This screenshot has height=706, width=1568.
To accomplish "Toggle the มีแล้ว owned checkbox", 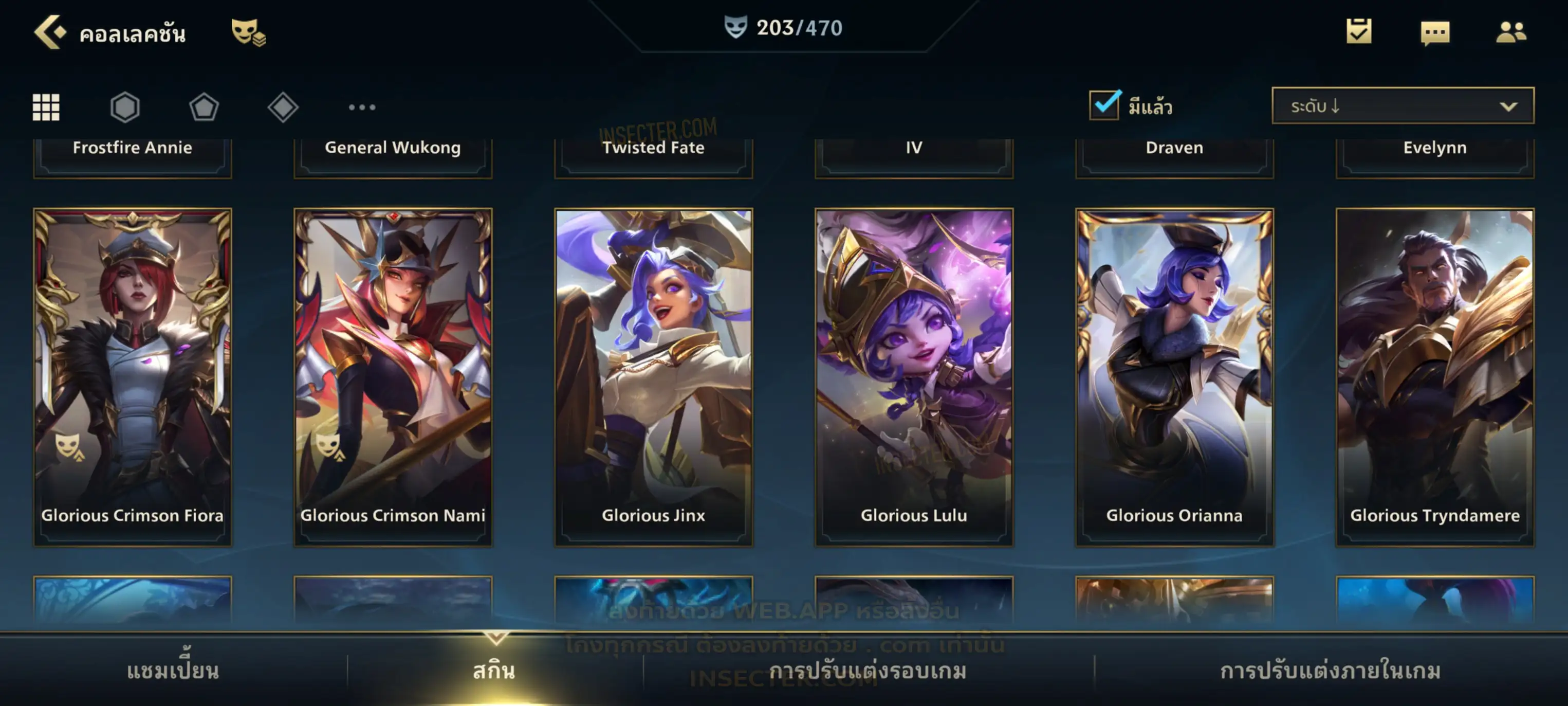I will (x=1104, y=105).
